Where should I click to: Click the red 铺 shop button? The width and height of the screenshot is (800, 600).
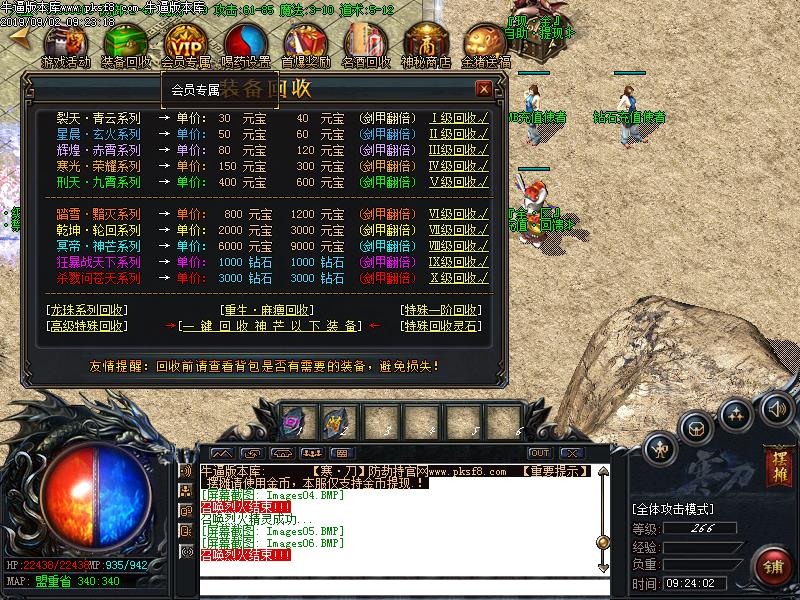pos(773,567)
